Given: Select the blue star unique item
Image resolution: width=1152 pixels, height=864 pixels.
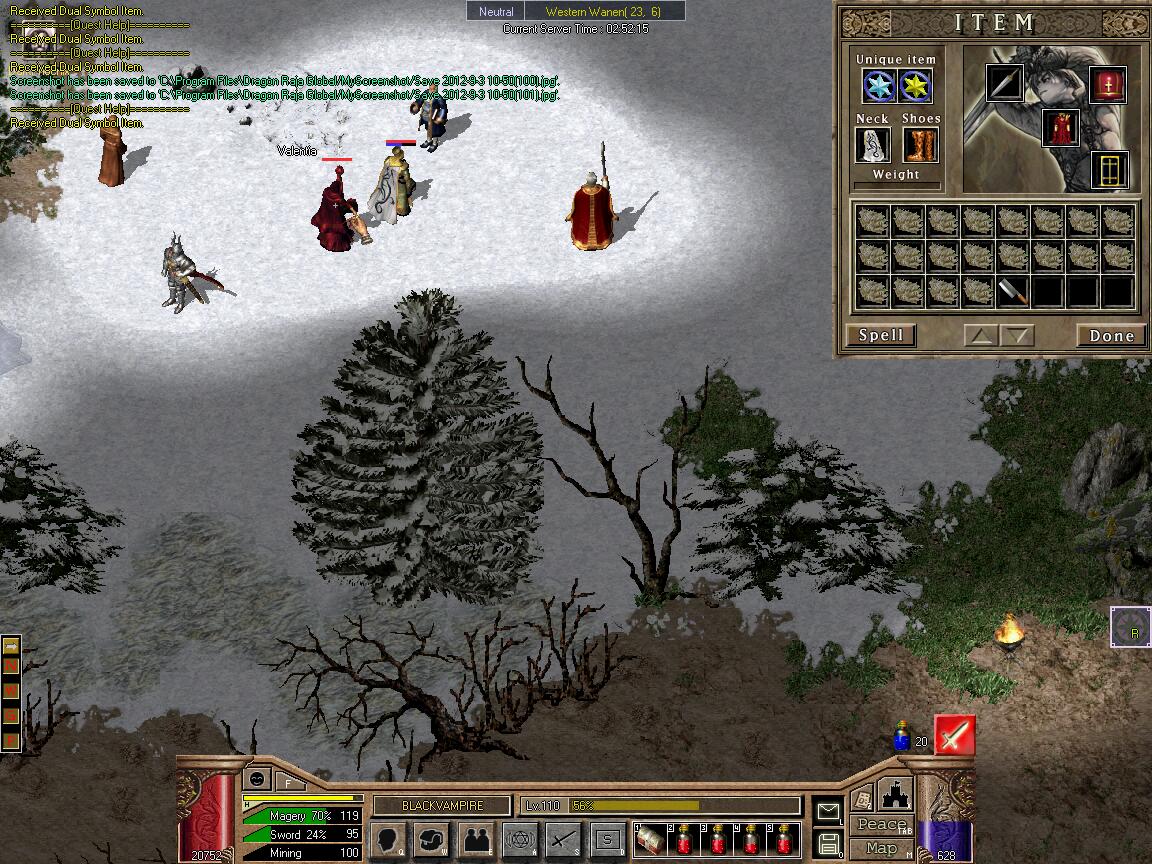Looking at the screenshot, I should pyautogui.click(x=879, y=87).
